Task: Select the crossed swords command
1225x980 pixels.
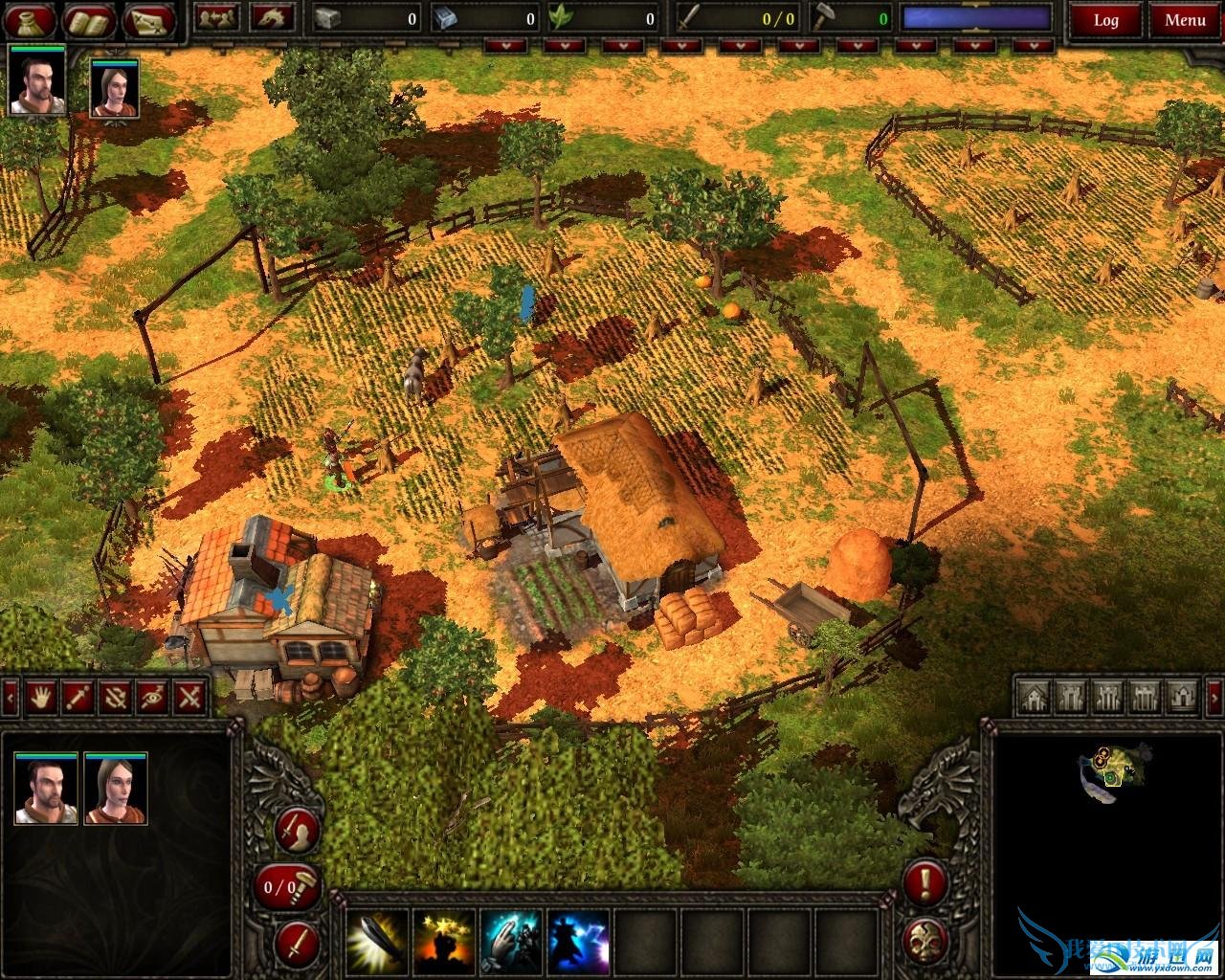Action: (x=190, y=697)
